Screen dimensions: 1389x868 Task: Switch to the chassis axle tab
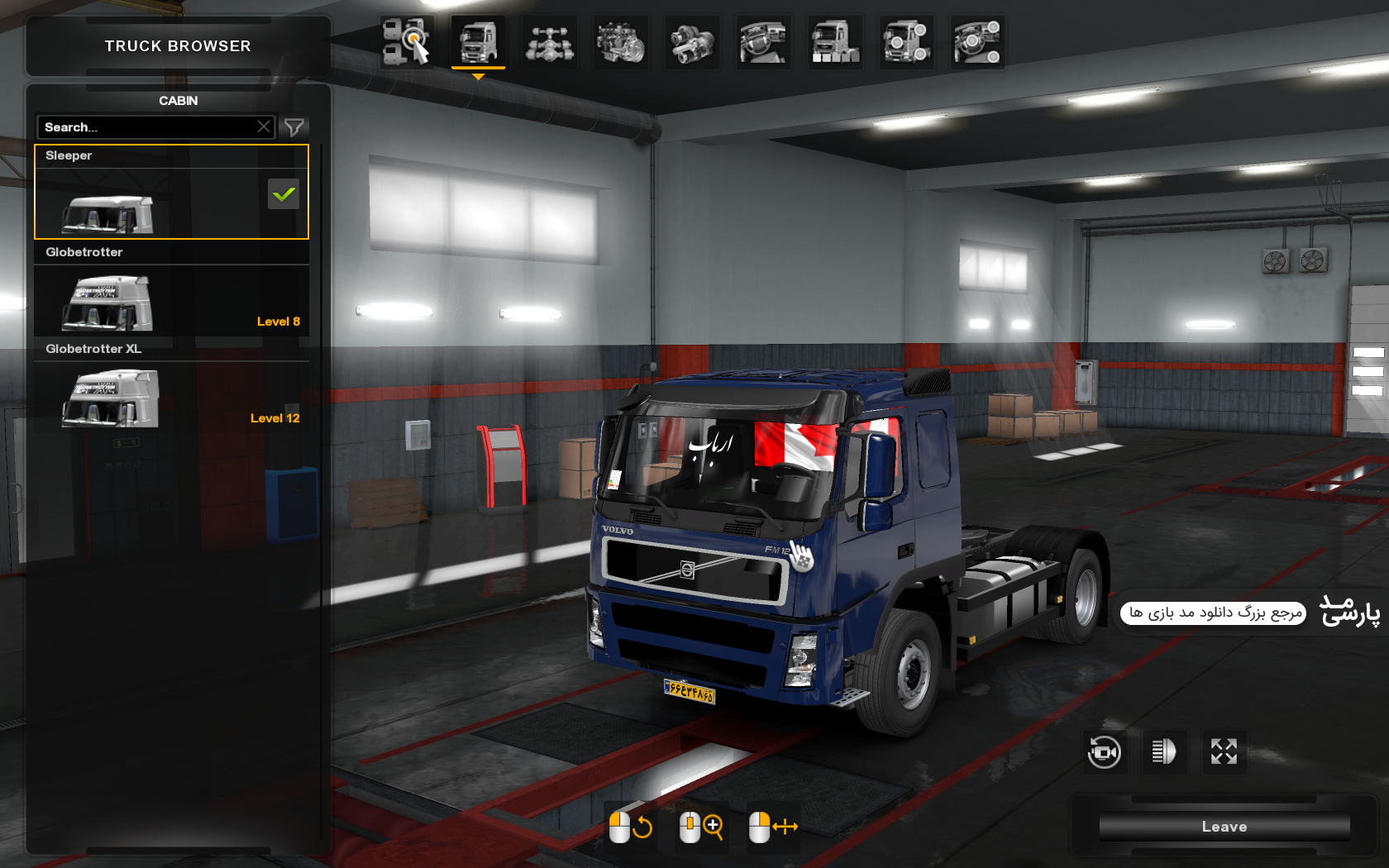[x=550, y=41]
